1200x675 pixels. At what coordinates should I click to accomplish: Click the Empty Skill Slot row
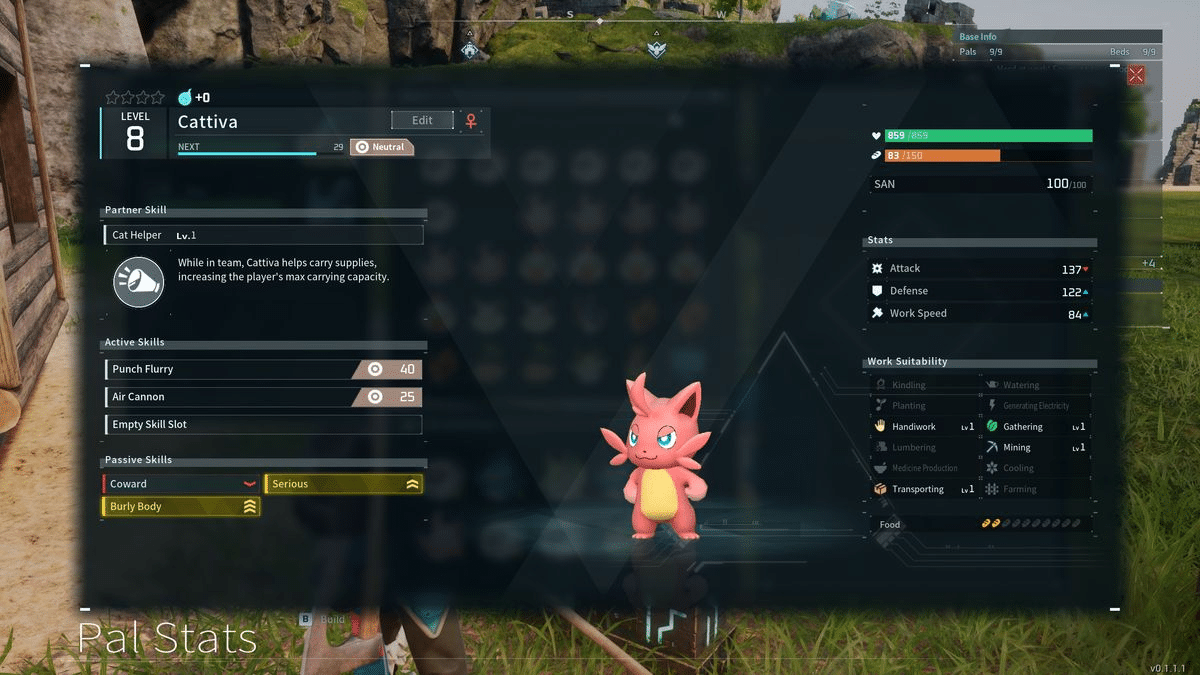pyautogui.click(x=263, y=425)
